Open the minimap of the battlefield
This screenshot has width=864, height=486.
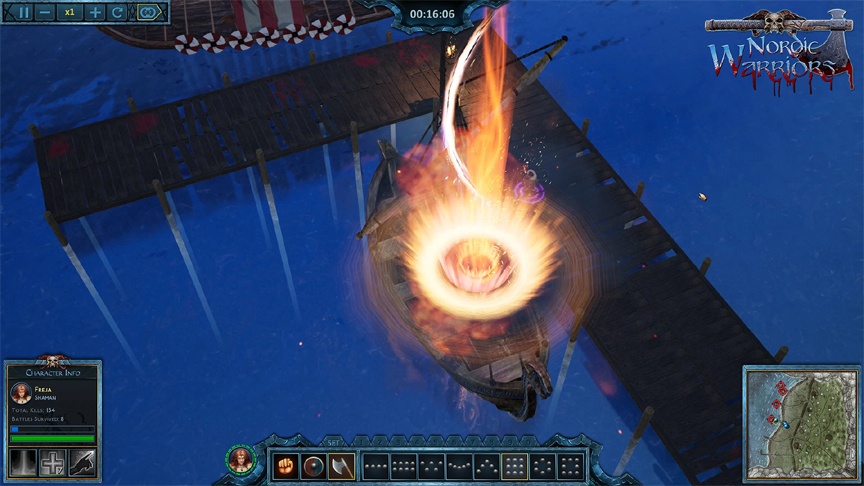[800, 422]
